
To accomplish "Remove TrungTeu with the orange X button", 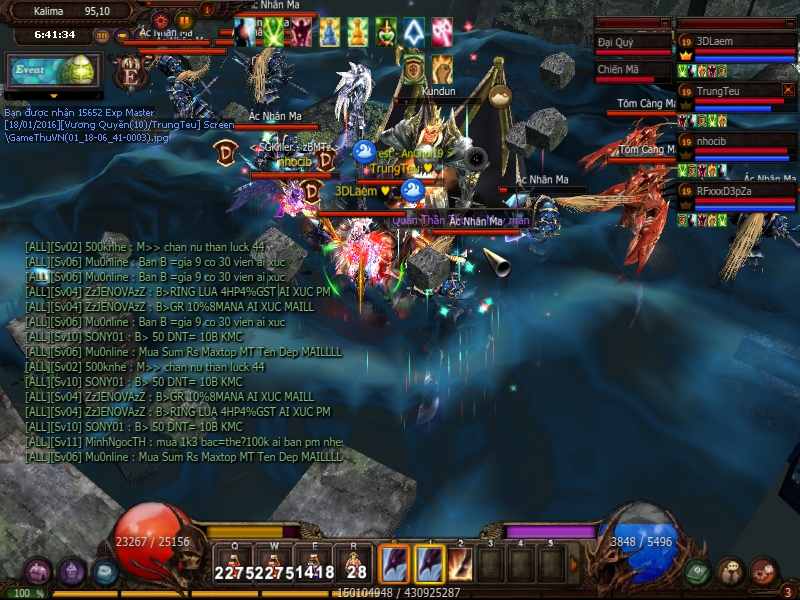I will point(788,90).
